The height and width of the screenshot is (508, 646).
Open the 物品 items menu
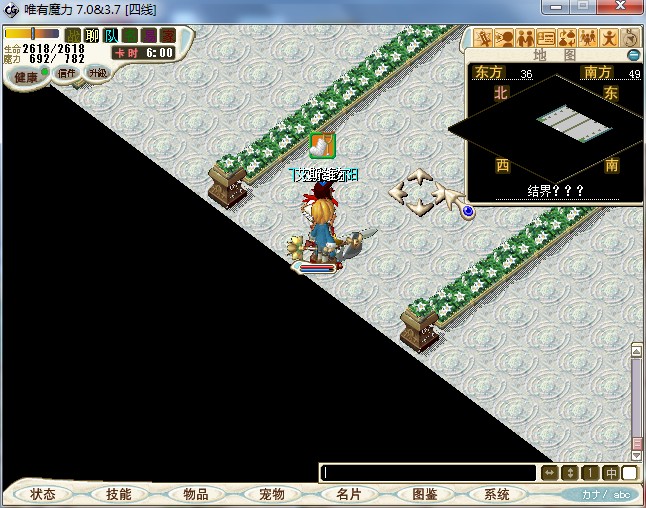pyautogui.click(x=195, y=494)
